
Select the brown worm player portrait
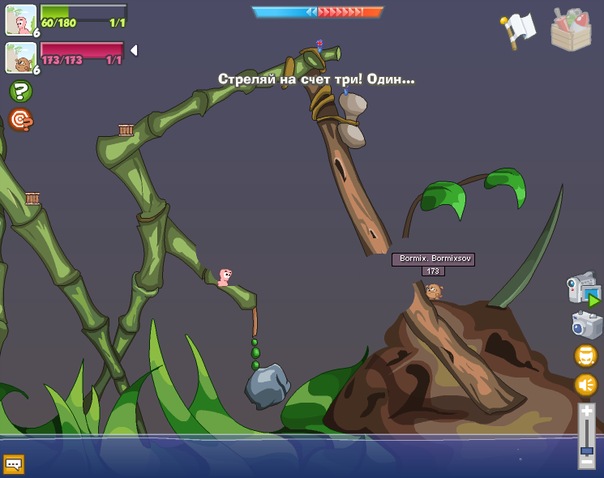pos(20,57)
